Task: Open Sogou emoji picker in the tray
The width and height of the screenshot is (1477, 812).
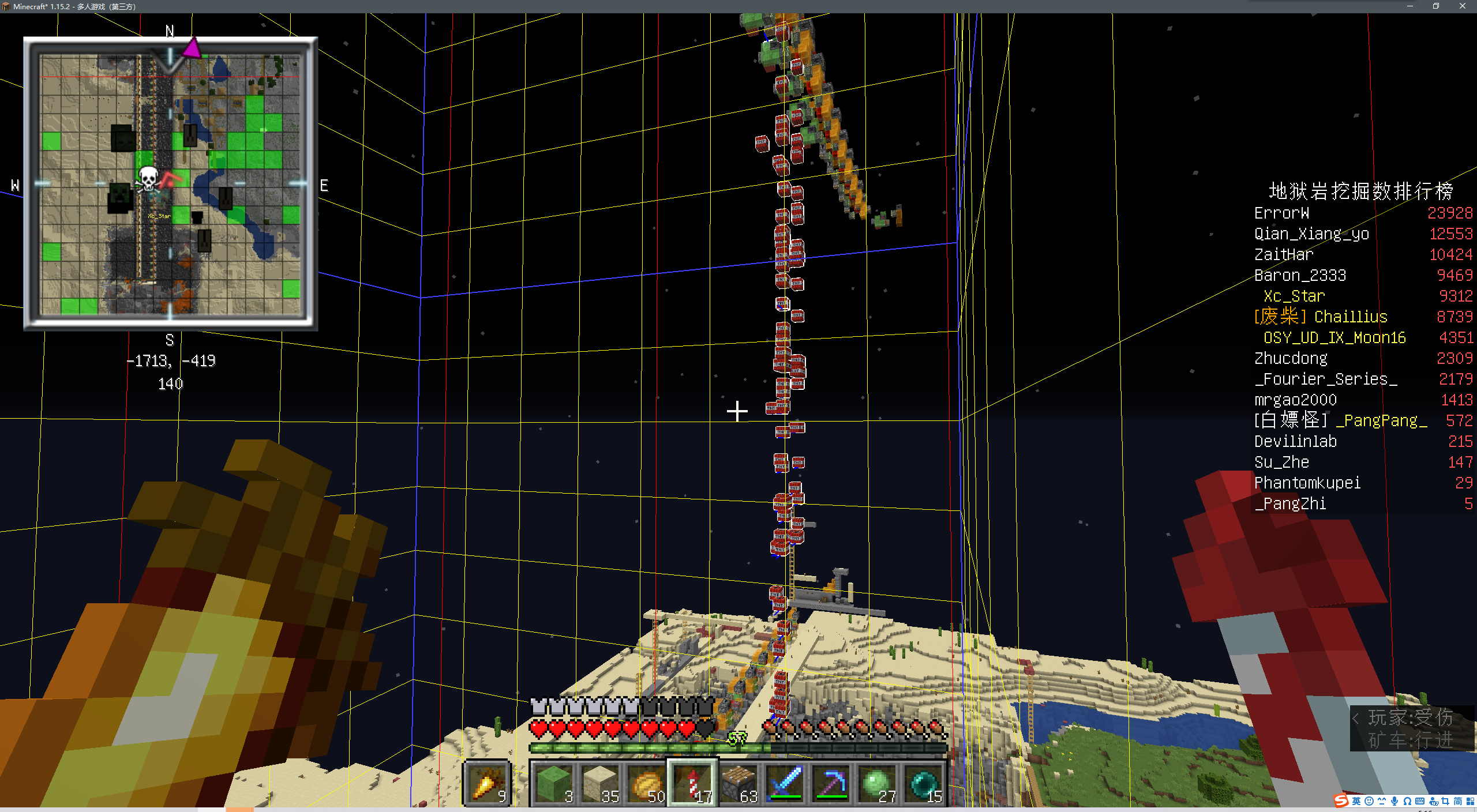Action: tap(1369, 802)
